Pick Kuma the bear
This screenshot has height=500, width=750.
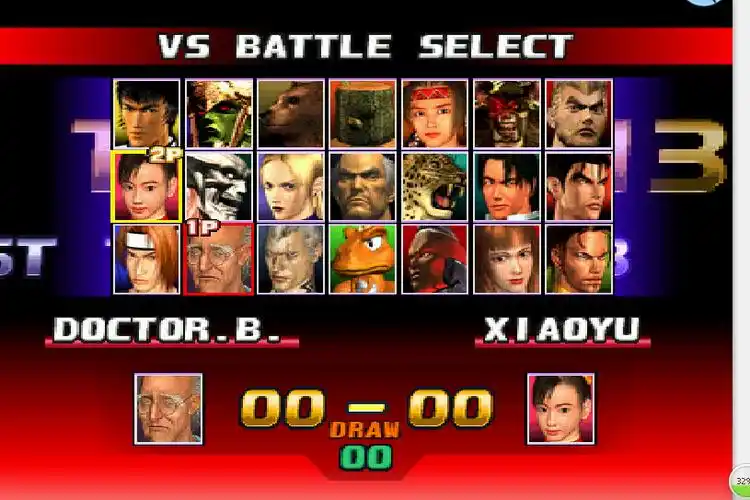tap(291, 114)
